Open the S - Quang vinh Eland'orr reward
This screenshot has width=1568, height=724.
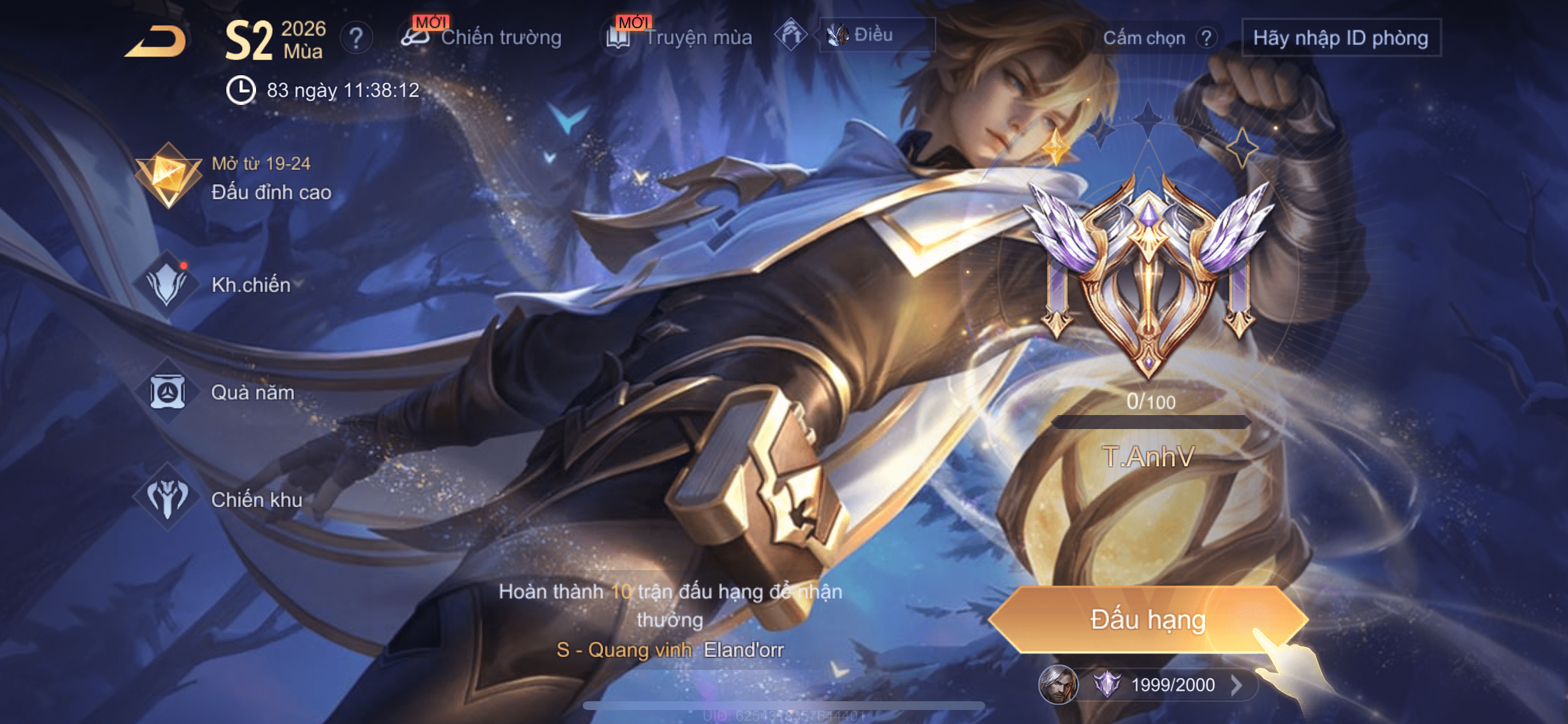pyautogui.click(x=670, y=650)
